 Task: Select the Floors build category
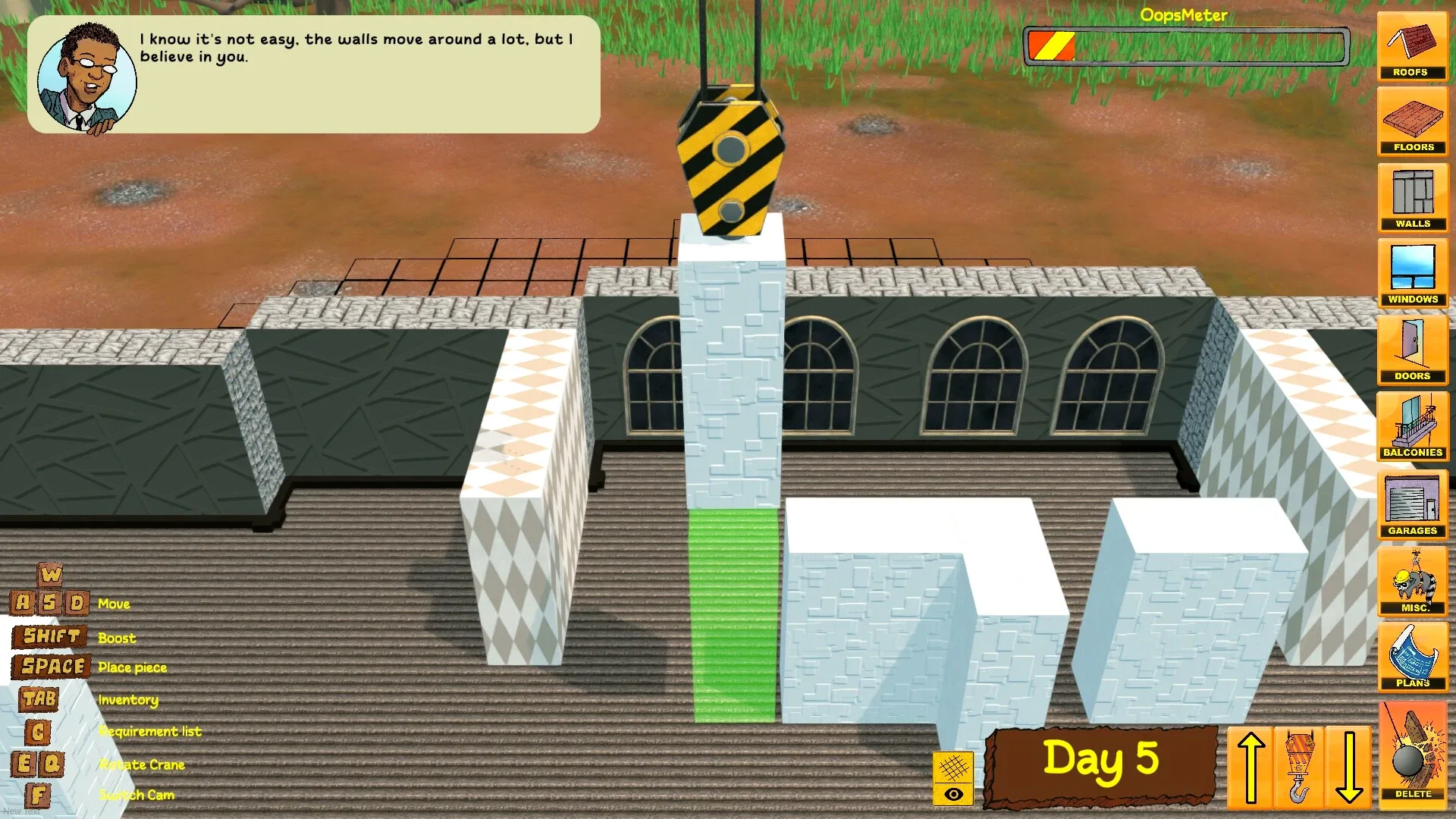click(x=1412, y=121)
